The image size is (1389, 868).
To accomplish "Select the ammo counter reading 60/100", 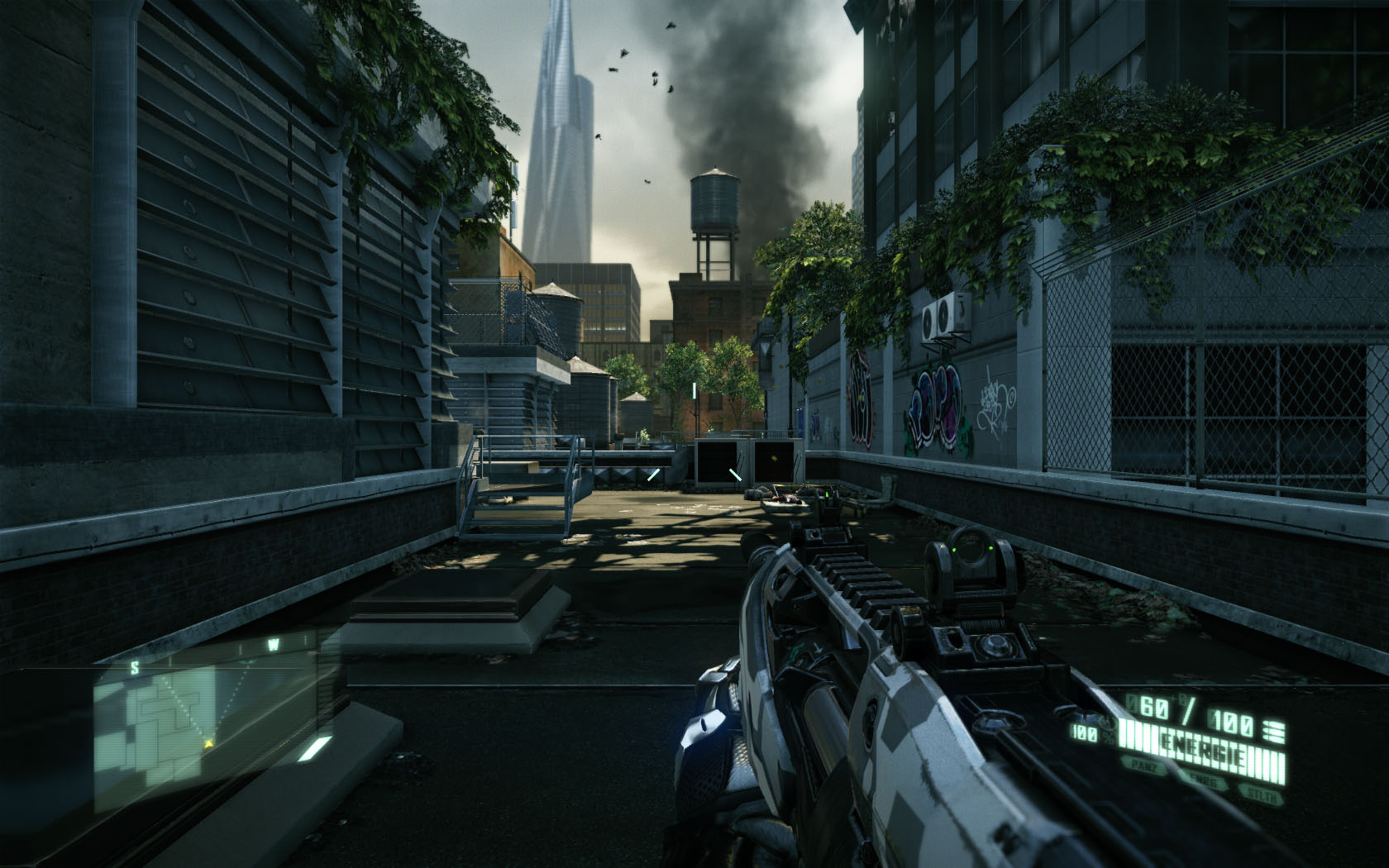I will point(1151,707).
